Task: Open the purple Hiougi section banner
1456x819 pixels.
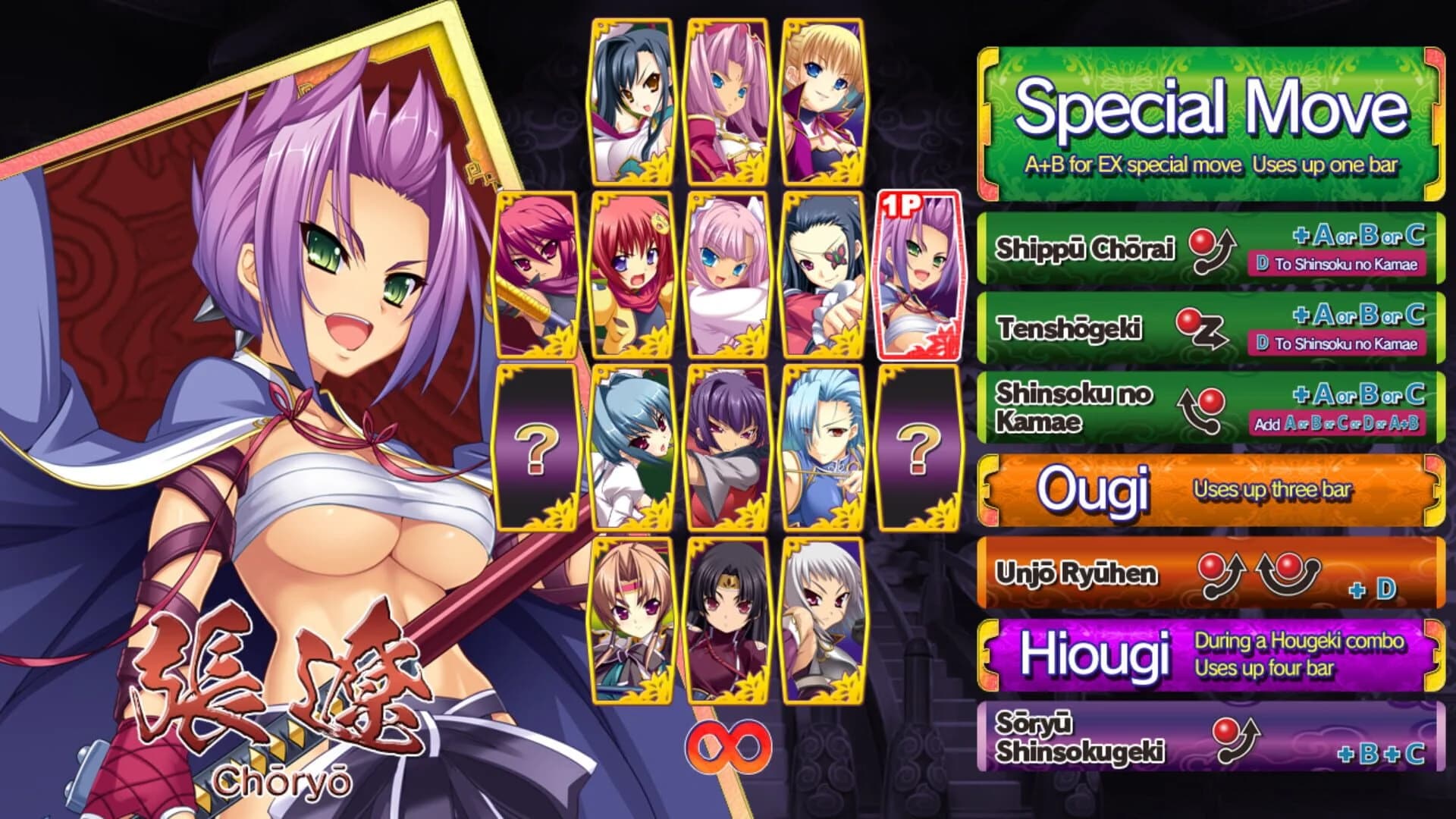Action: pos(1213,652)
